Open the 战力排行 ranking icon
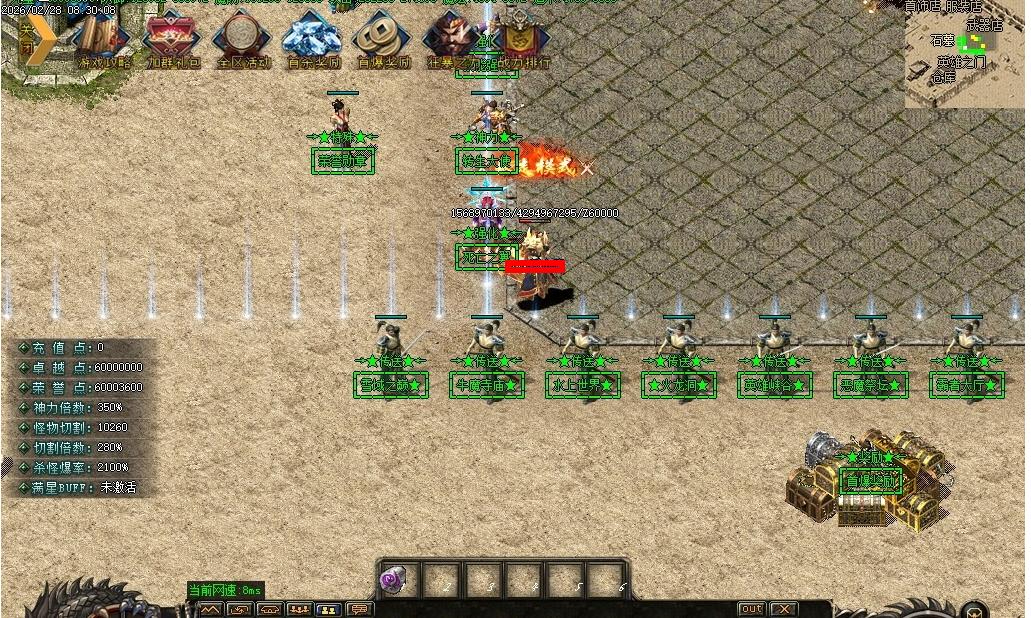This screenshot has height=618, width=1031. pyautogui.click(x=517, y=39)
